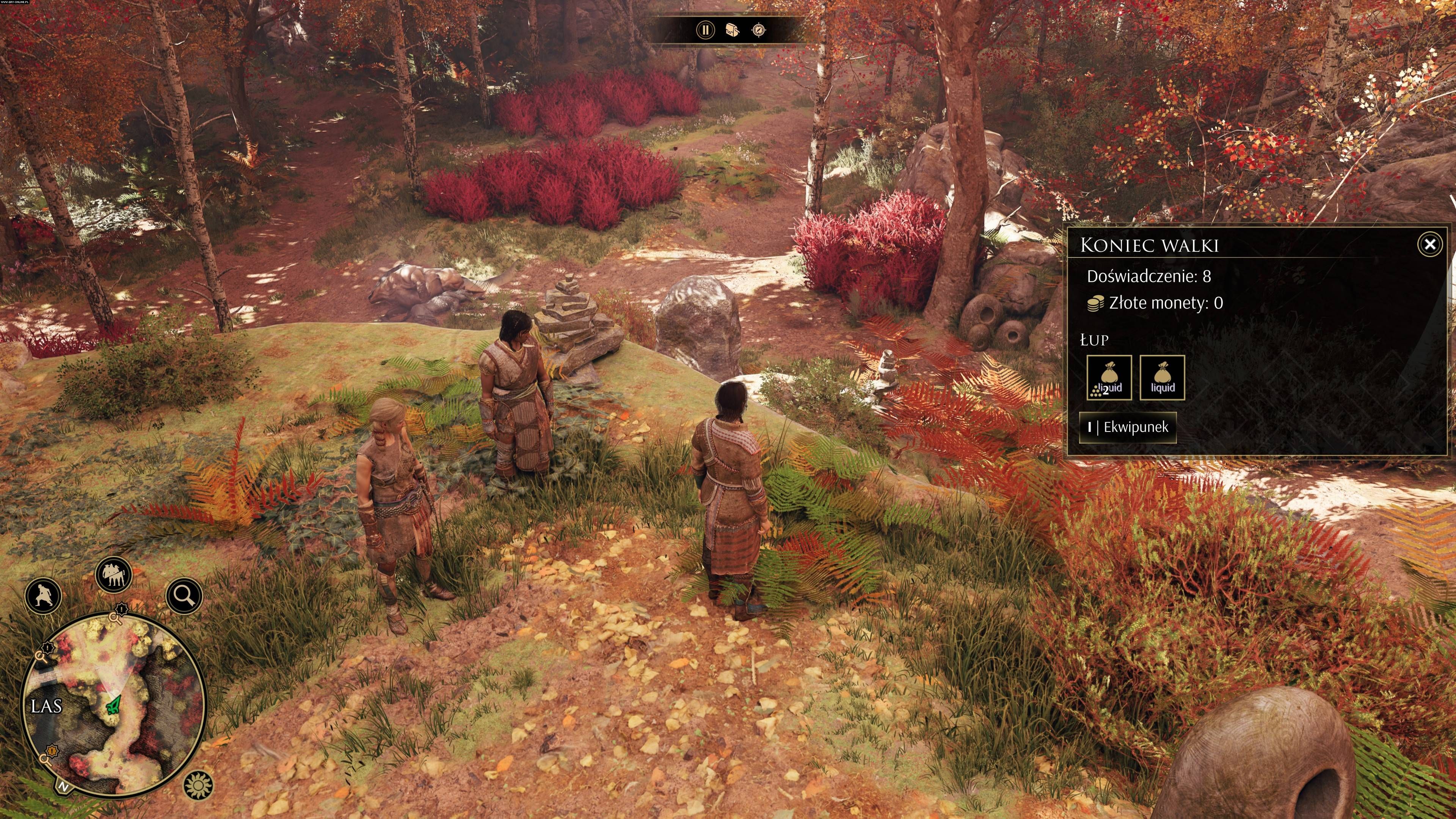Select the loot bag with quantity 2
The width and height of the screenshot is (1456, 819).
coord(1109,378)
